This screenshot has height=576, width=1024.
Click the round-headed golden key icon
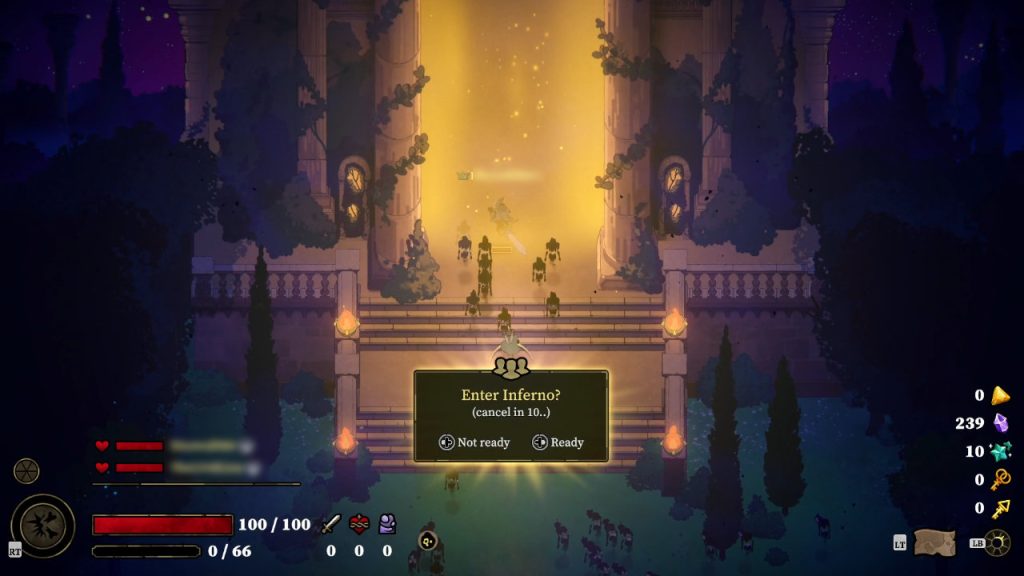[1000, 480]
